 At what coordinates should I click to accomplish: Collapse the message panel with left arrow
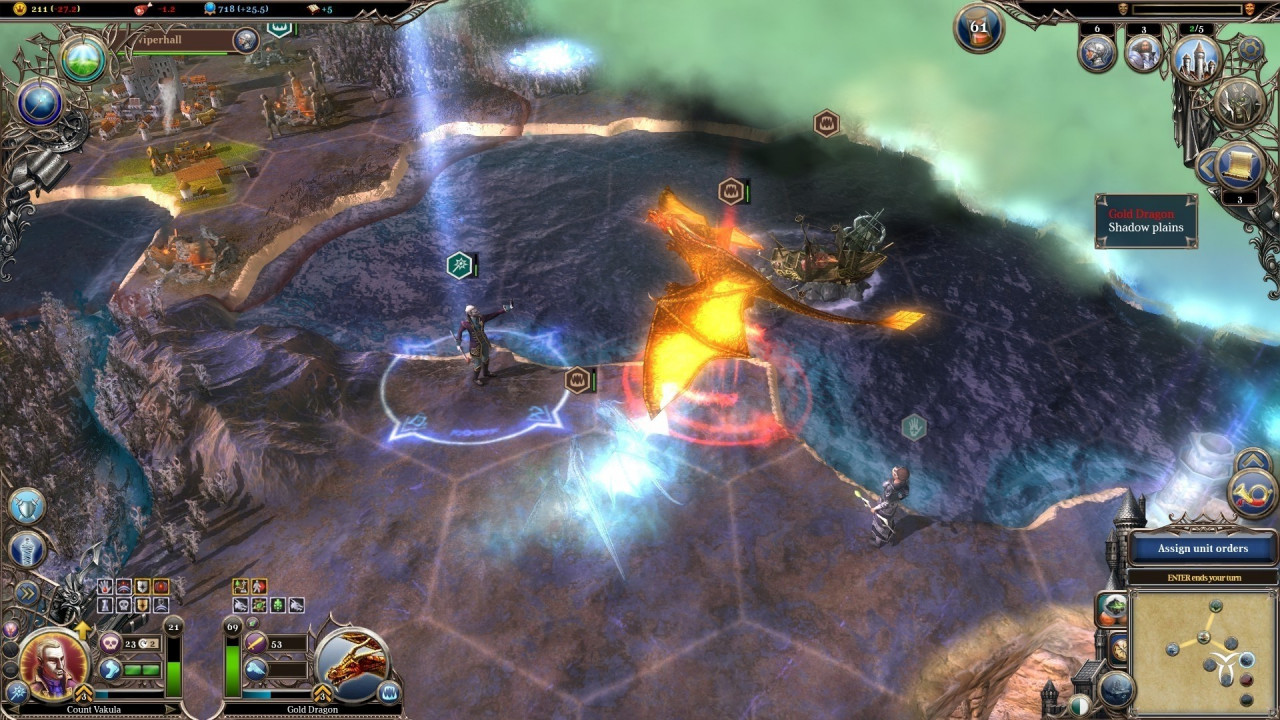(x=1206, y=166)
